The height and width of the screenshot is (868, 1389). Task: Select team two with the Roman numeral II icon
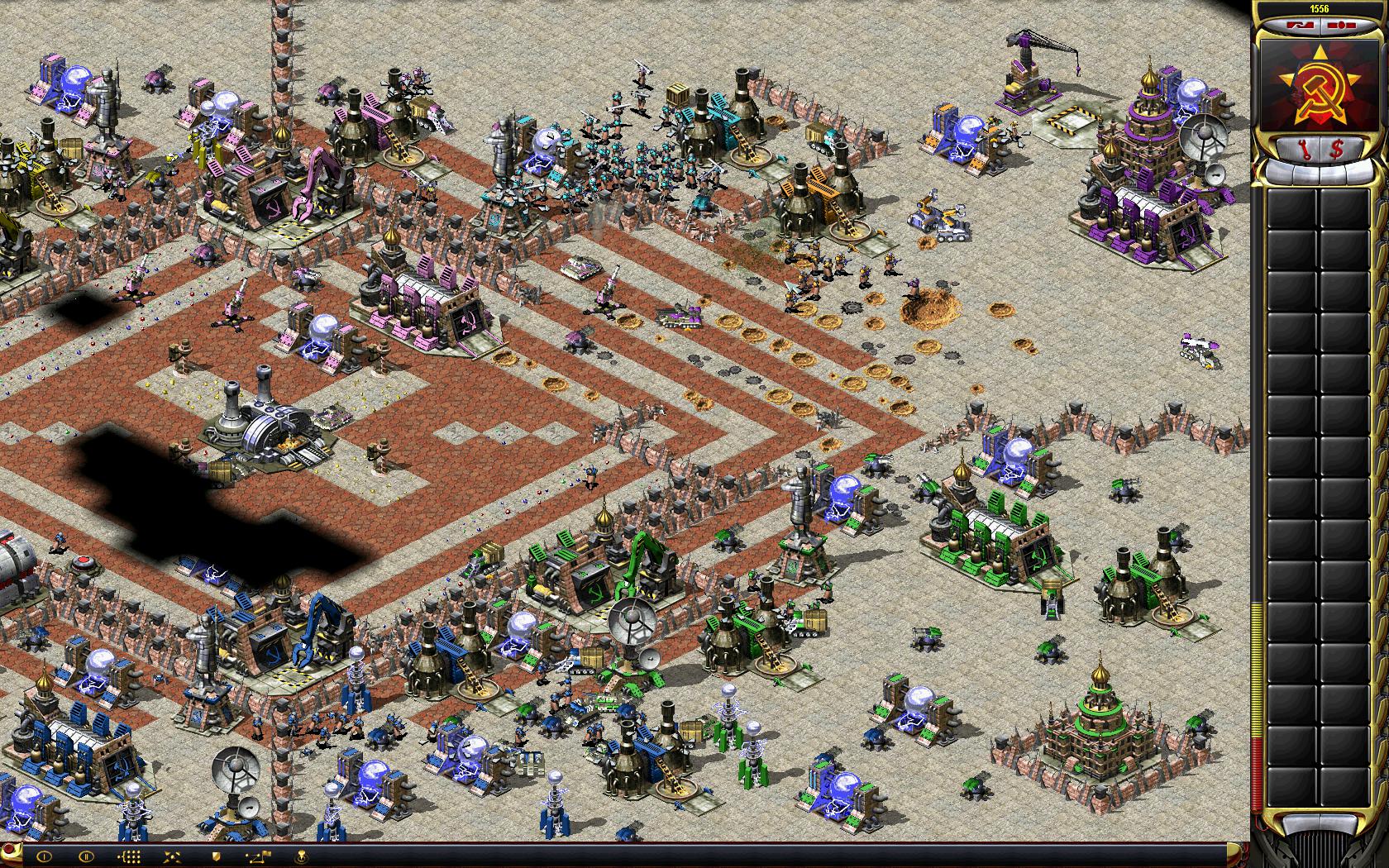(x=86, y=856)
